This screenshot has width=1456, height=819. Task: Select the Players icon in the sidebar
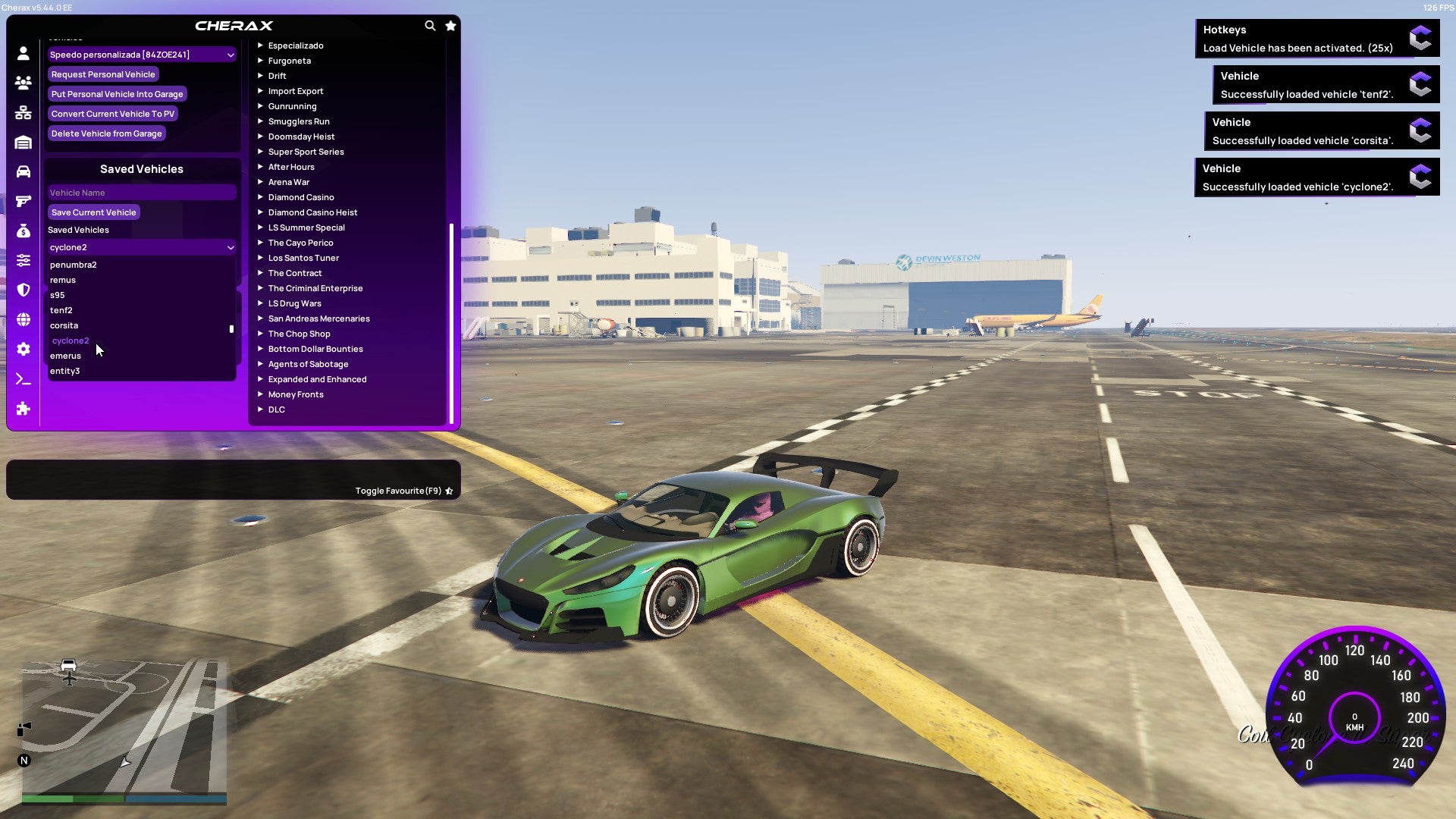click(23, 83)
